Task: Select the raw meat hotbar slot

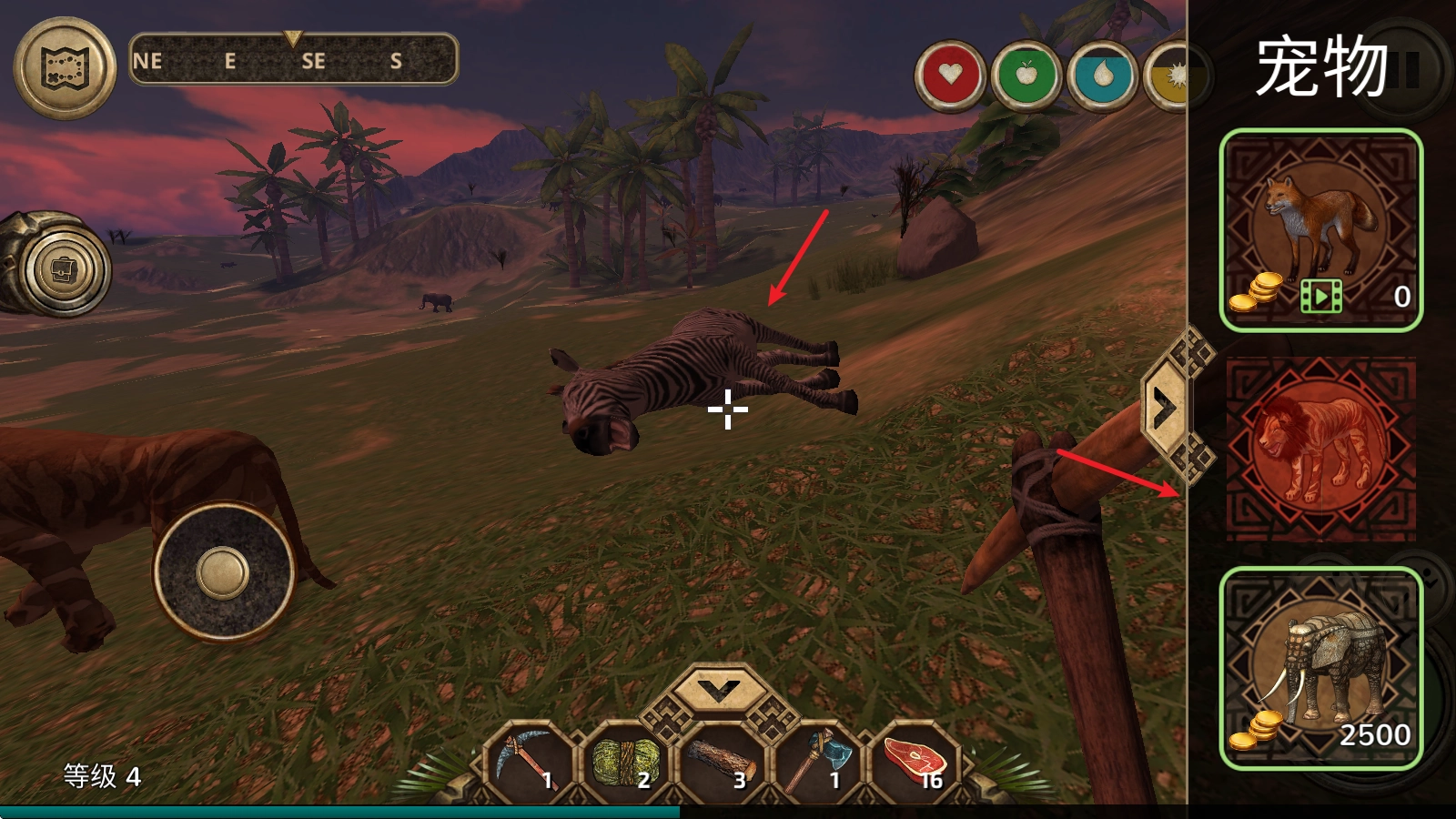Action: 915,761
